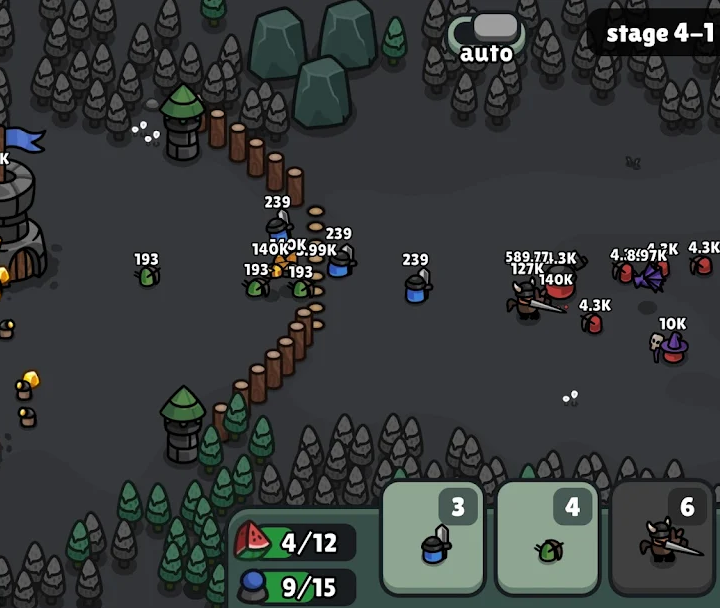Image resolution: width=720 pixels, height=608 pixels.
Task: Select the horned swordsman card costing 6
Action: 663,537
